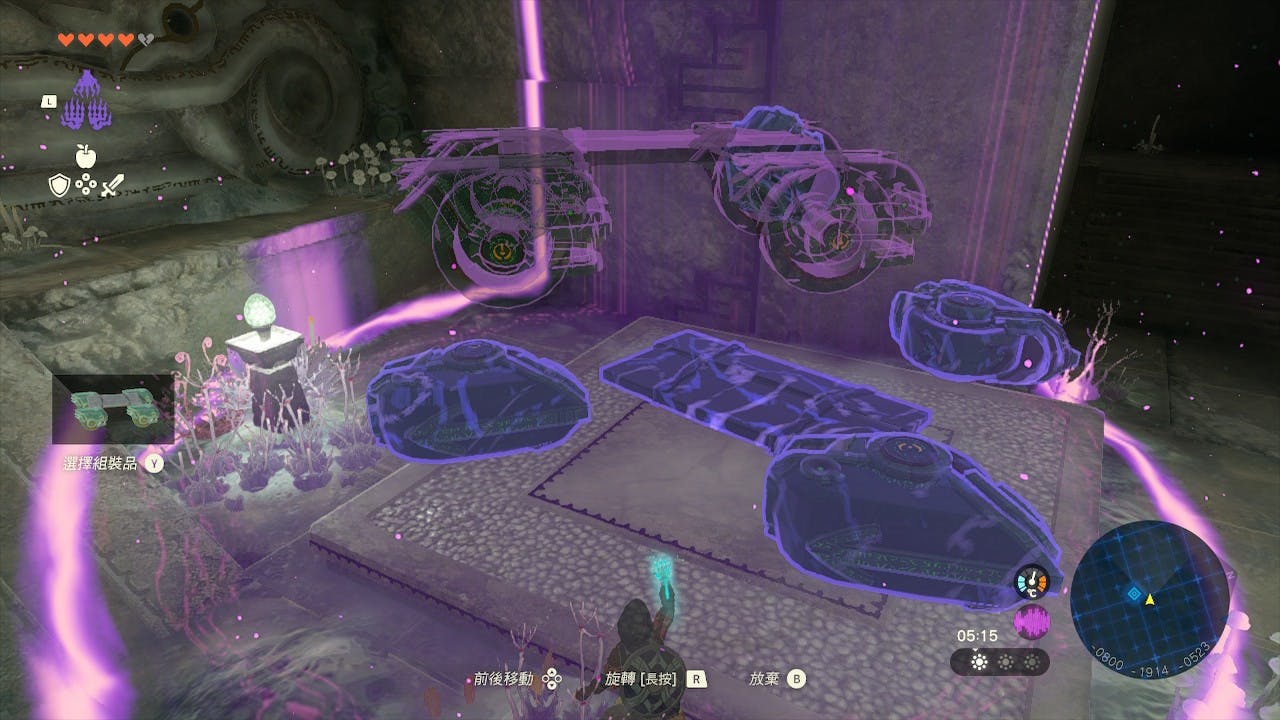Select the sword weapon icon
The height and width of the screenshot is (720, 1280).
[111, 184]
